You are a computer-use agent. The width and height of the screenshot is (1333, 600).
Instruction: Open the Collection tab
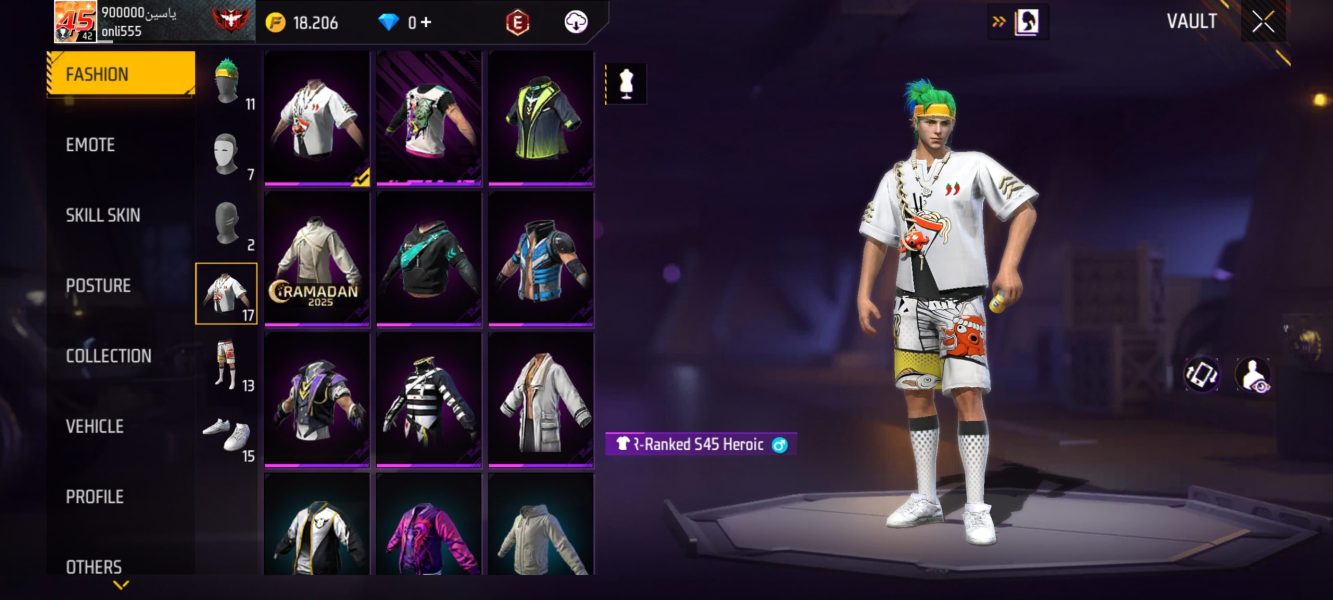[108, 356]
